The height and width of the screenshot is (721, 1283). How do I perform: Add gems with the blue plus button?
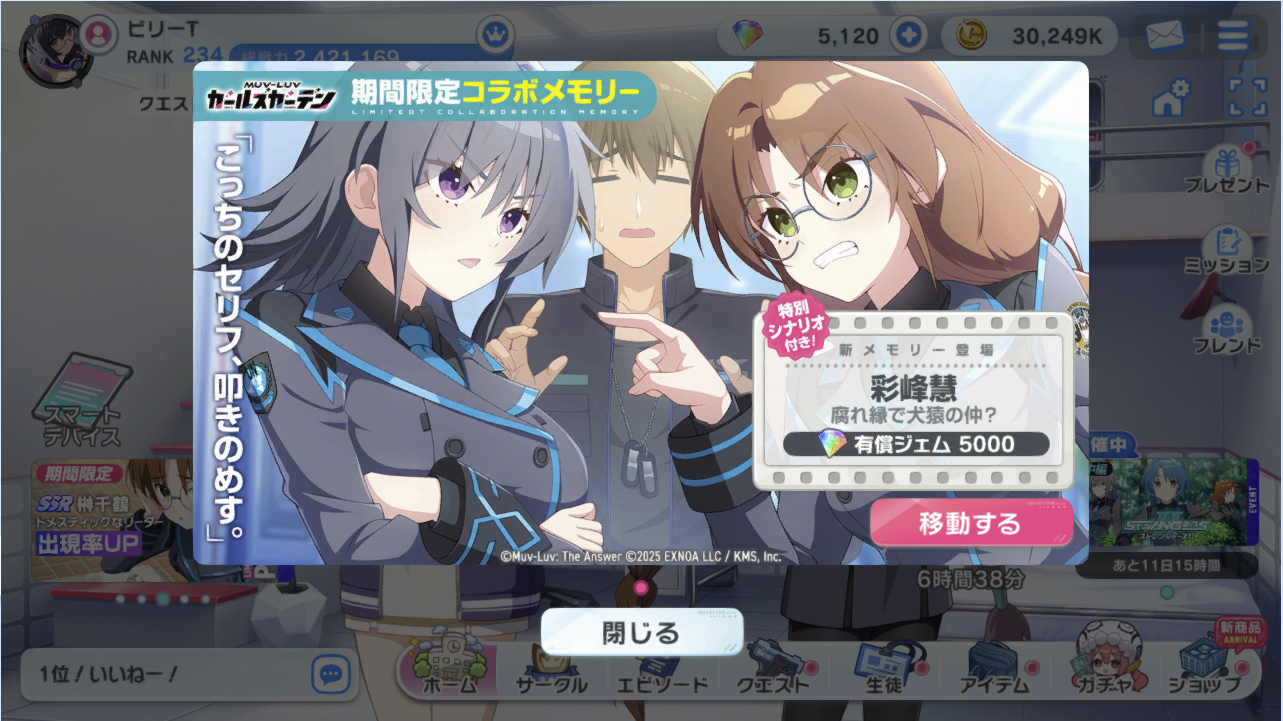pyautogui.click(x=908, y=37)
